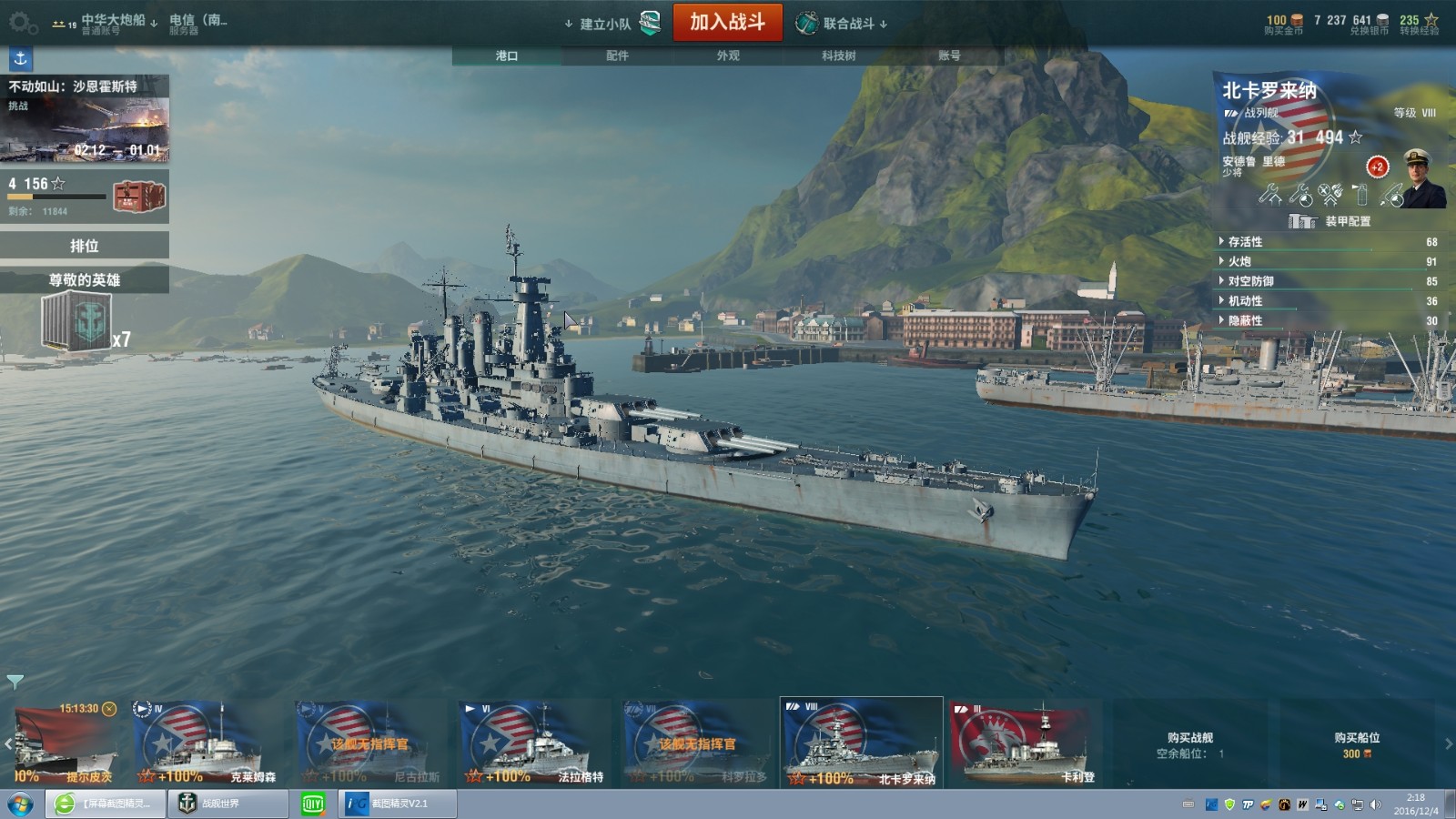
Task: Expand the 存活性 survivability stats
Action: [1245, 242]
